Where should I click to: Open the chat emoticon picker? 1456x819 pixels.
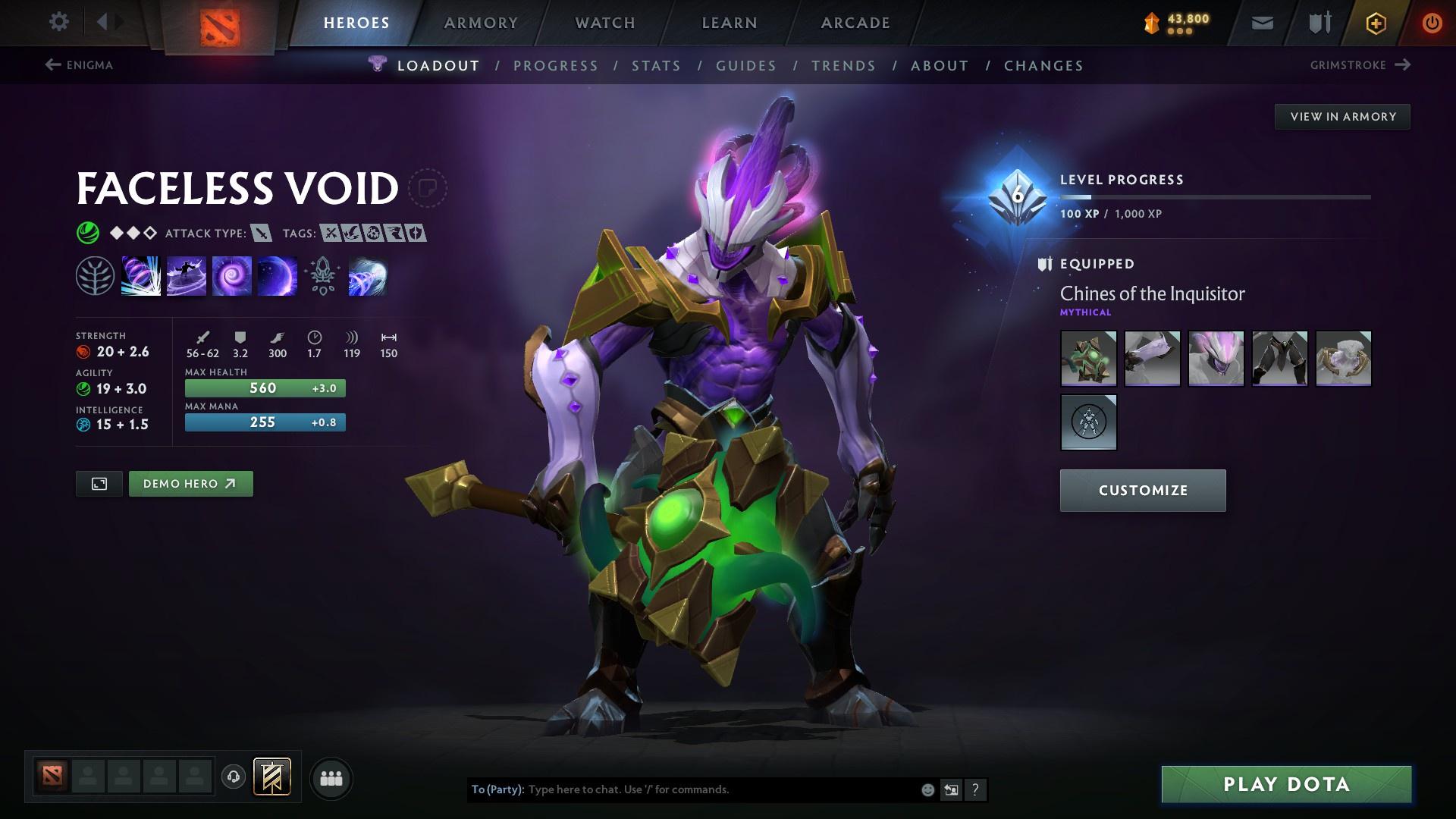coord(927,789)
